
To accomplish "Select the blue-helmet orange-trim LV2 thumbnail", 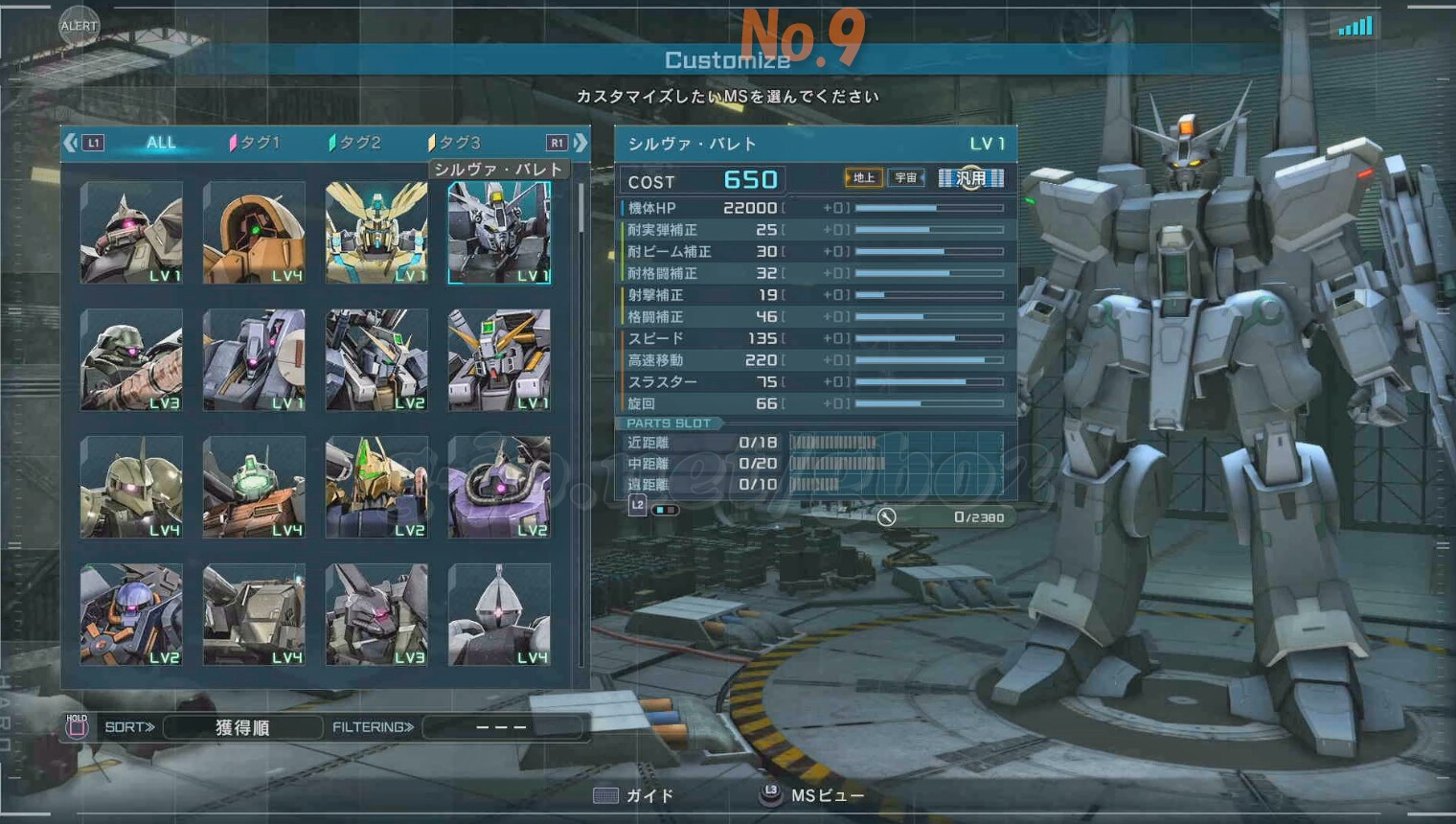I will coord(131,615).
